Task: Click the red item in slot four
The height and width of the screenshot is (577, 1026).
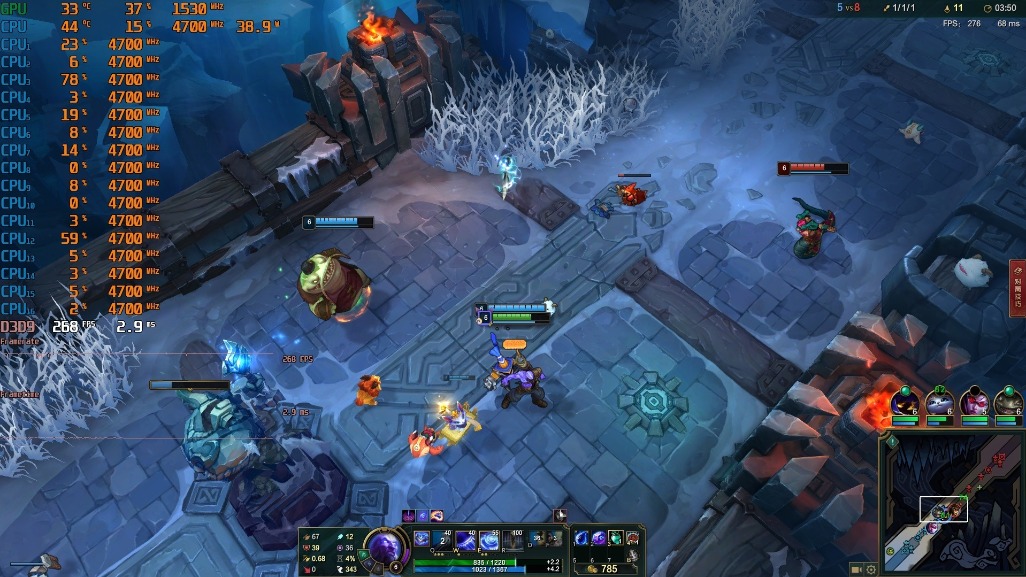Action: 632,539
